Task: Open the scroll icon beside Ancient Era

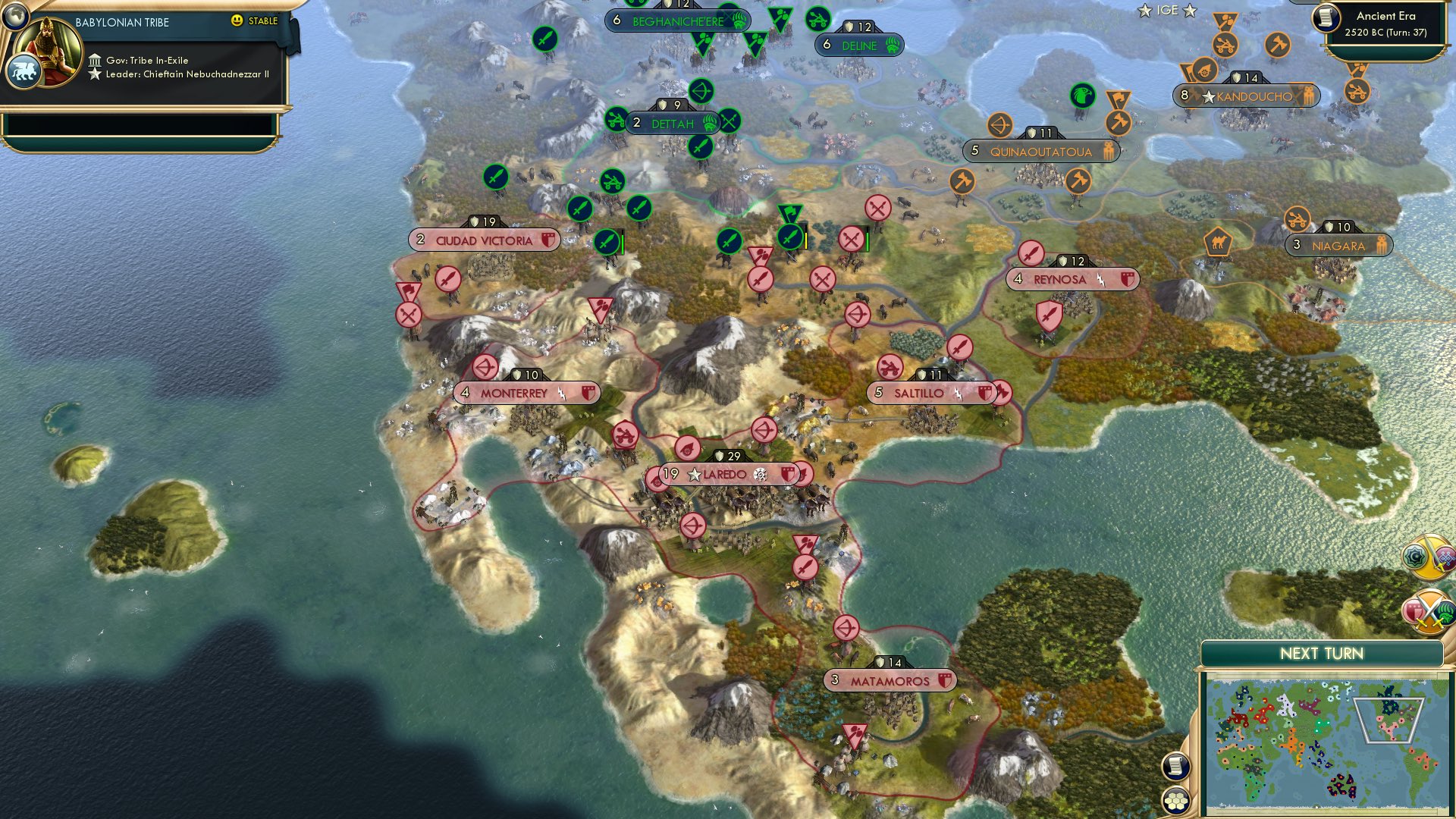Action: coord(1326,17)
